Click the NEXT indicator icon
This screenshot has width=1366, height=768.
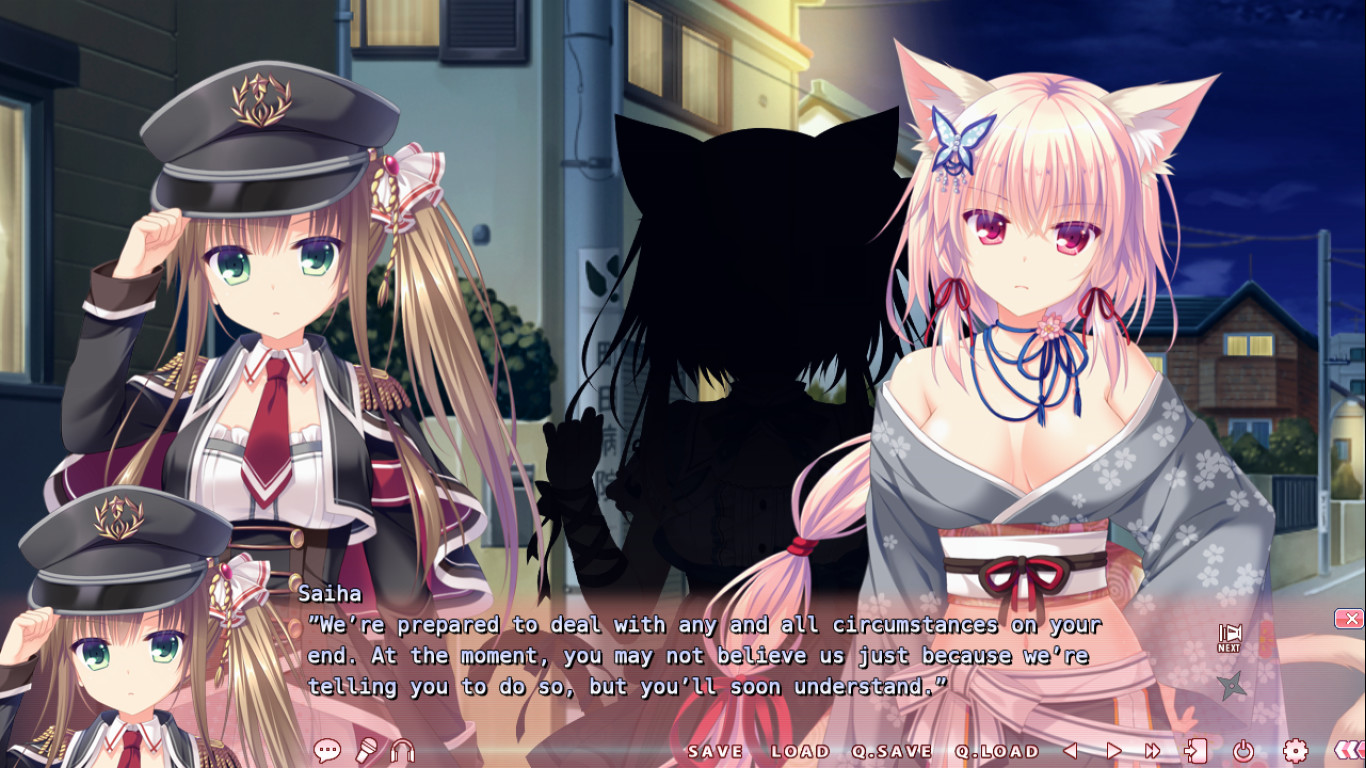pyautogui.click(x=1230, y=637)
